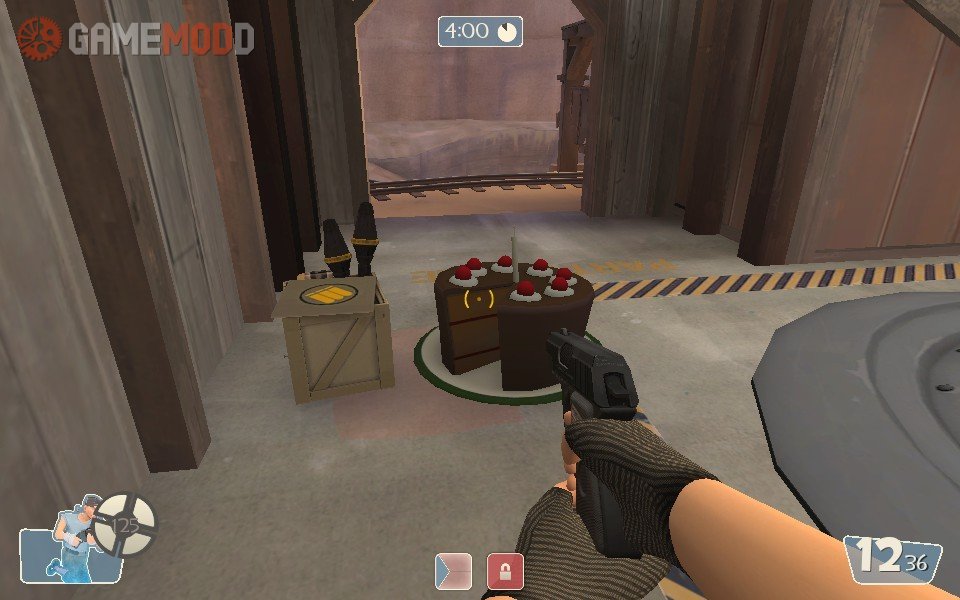Click the blue team control point icon

(453, 571)
